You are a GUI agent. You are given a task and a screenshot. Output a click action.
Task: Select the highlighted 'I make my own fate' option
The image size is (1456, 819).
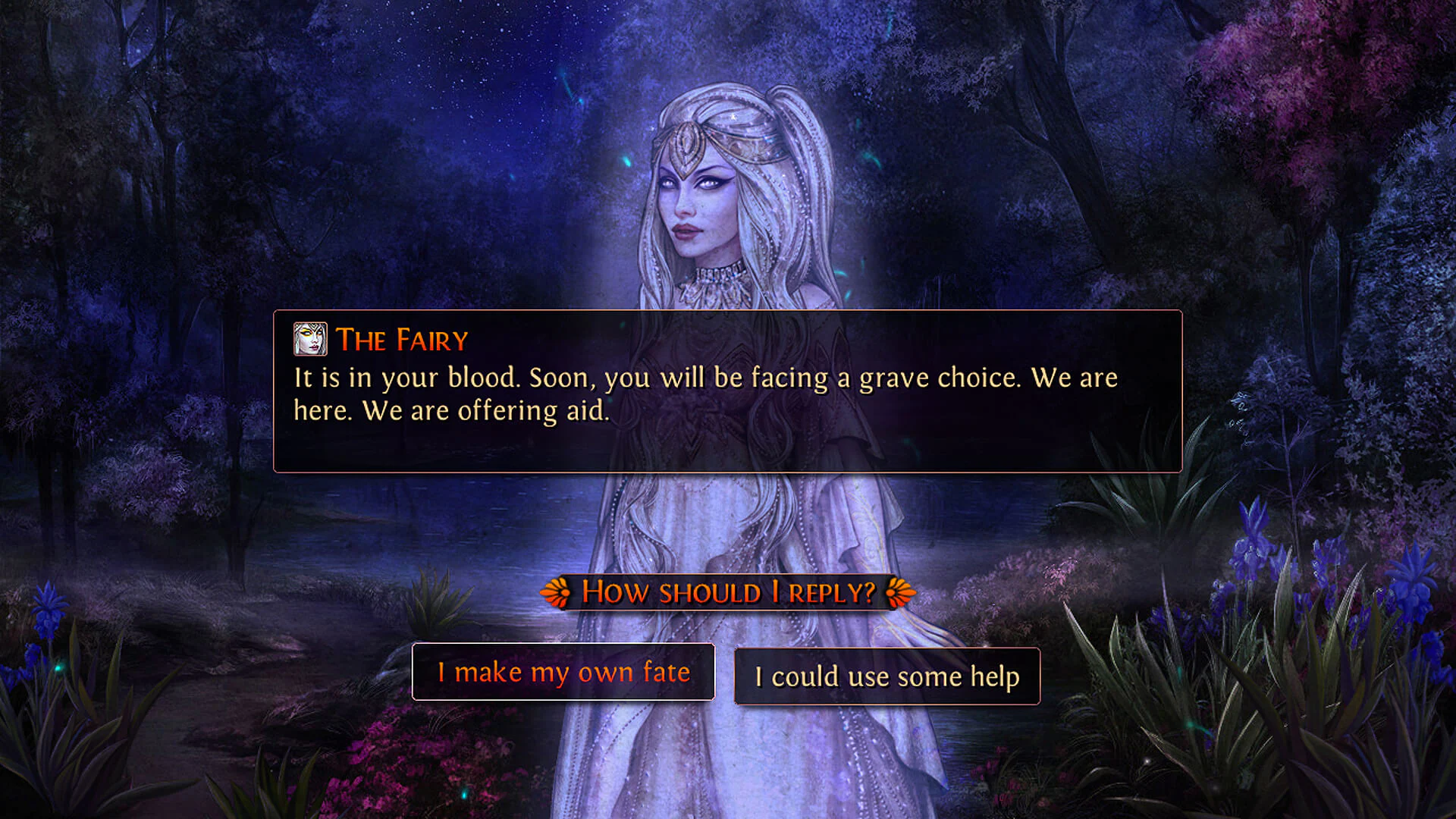pyautogui.click(x=563, y=672)
